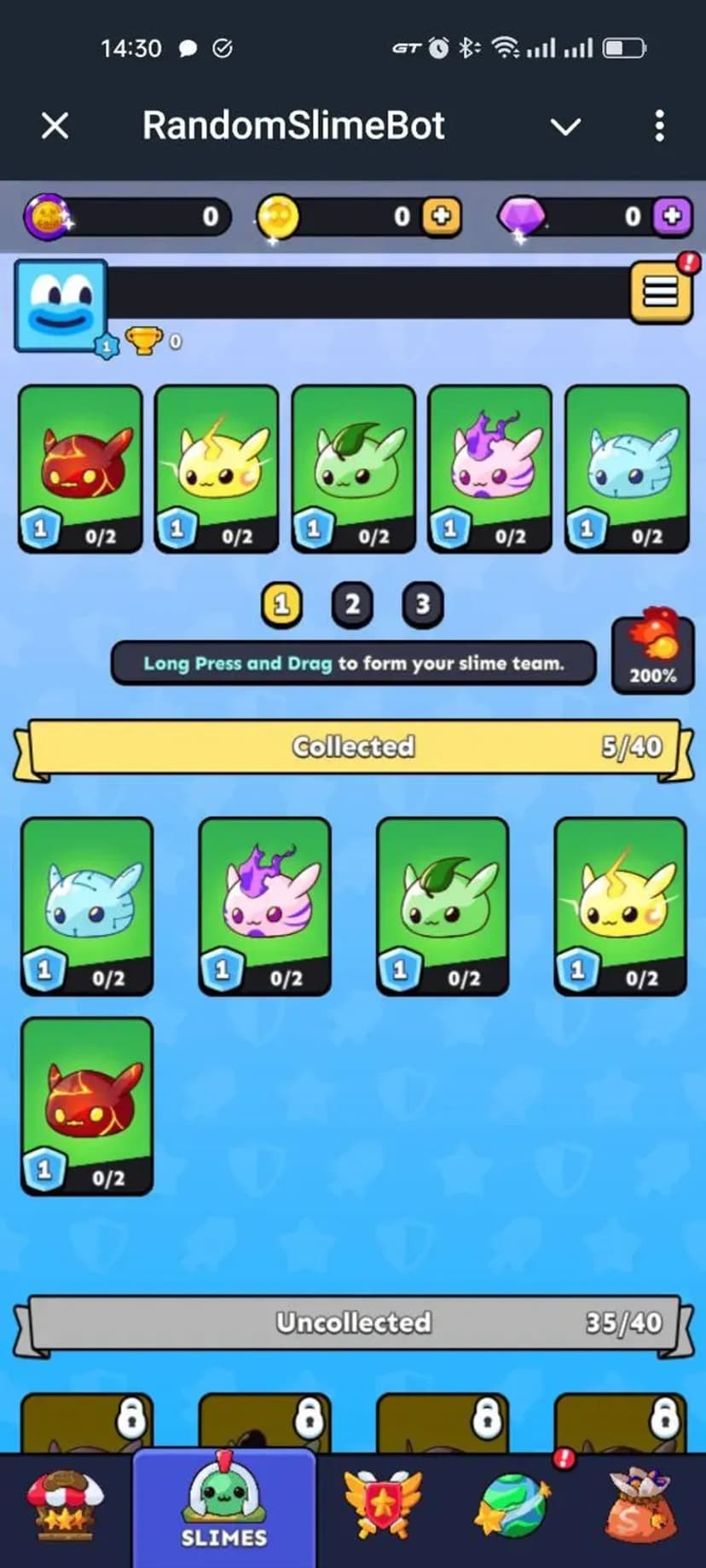Switch to team slot 3
Screen dimensions: 706x1568
point(422,604)
